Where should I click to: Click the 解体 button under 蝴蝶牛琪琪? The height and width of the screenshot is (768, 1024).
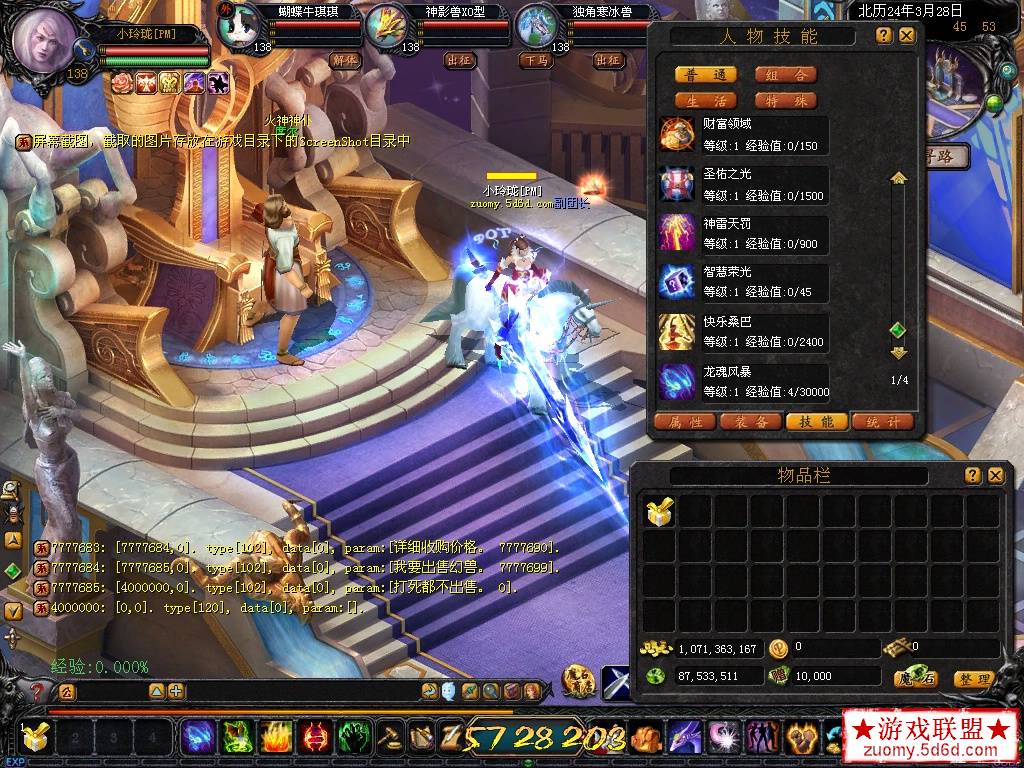coord(345,60)
